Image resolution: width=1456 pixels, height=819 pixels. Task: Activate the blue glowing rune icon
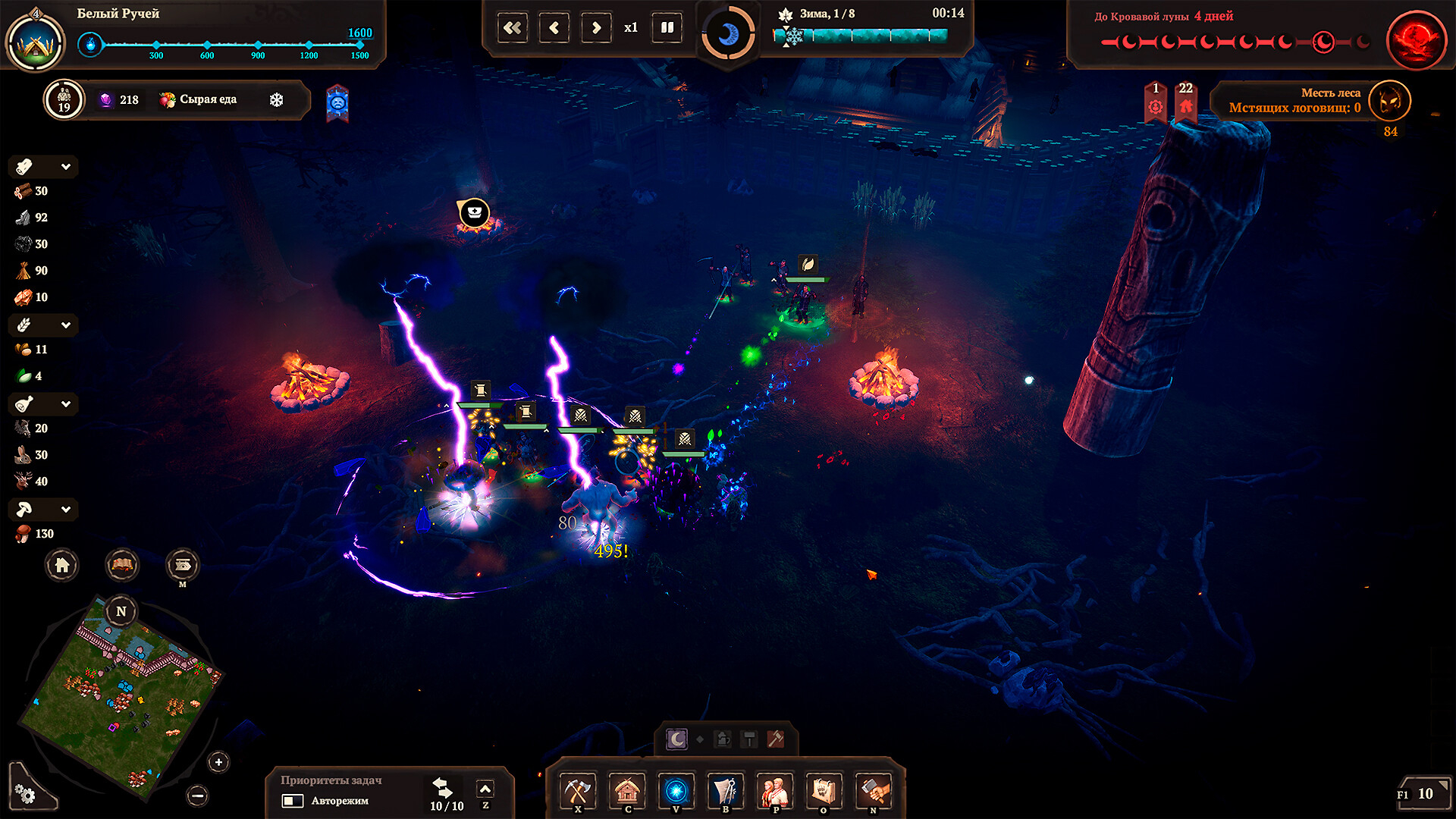click(676, 791)
